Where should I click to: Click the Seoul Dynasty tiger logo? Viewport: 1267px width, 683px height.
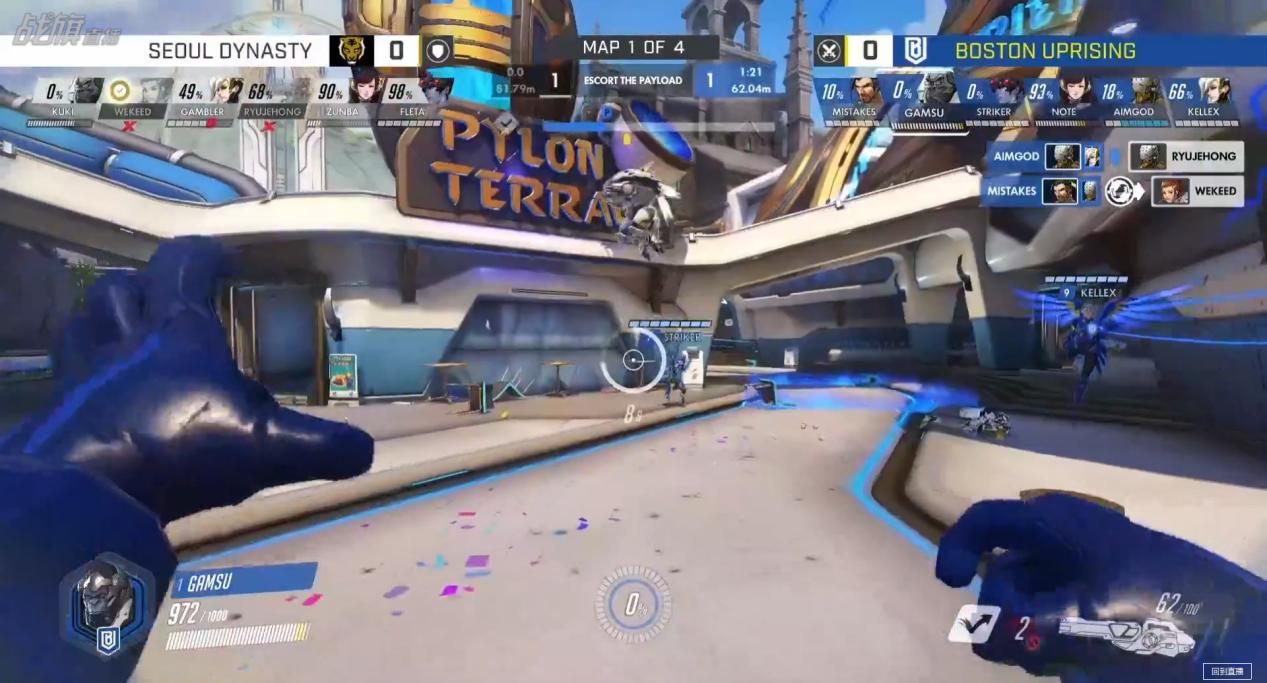[x=351, y=50]
